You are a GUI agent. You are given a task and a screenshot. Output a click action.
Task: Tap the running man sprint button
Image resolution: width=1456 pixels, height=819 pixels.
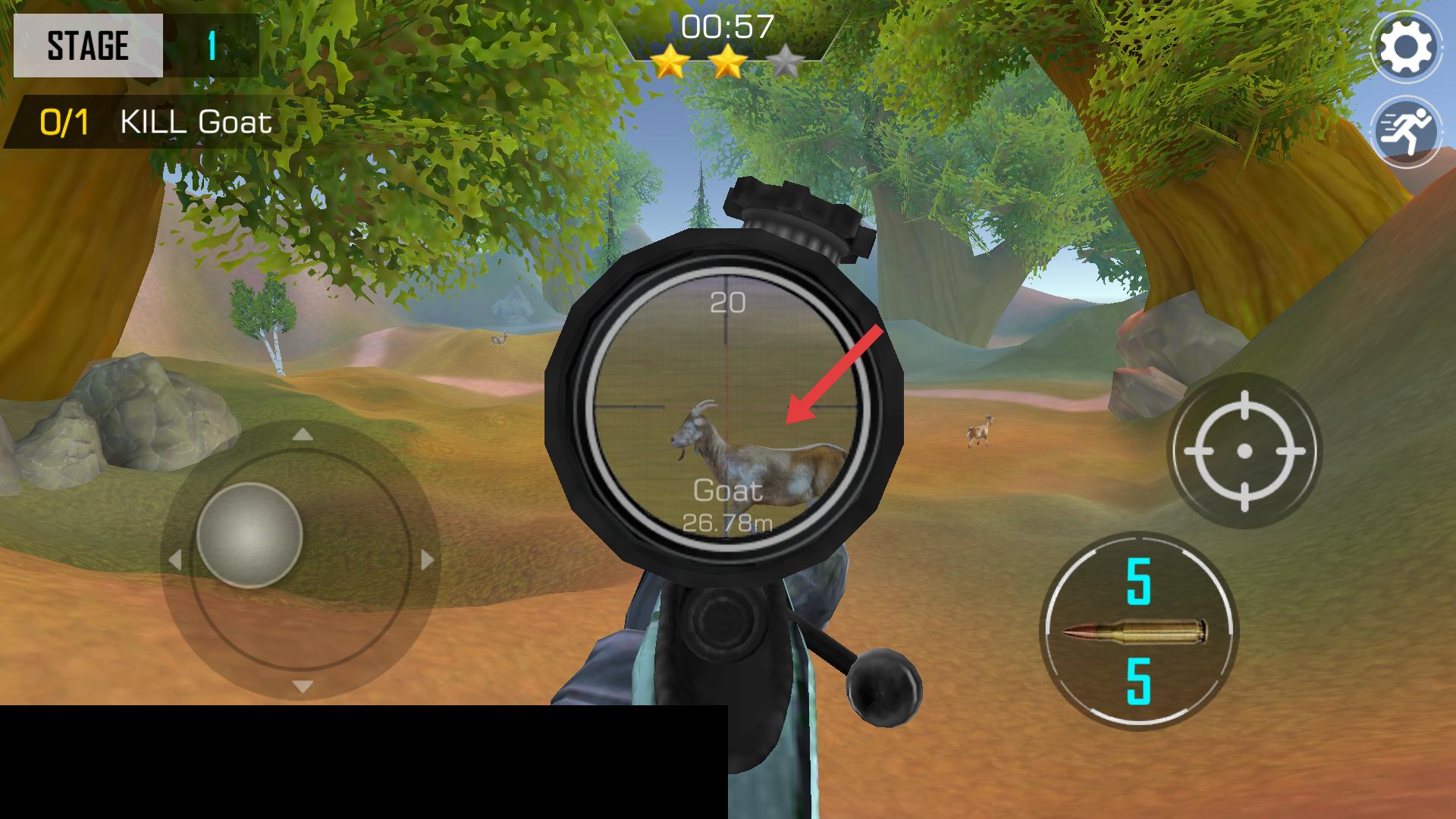(1406, 131)
